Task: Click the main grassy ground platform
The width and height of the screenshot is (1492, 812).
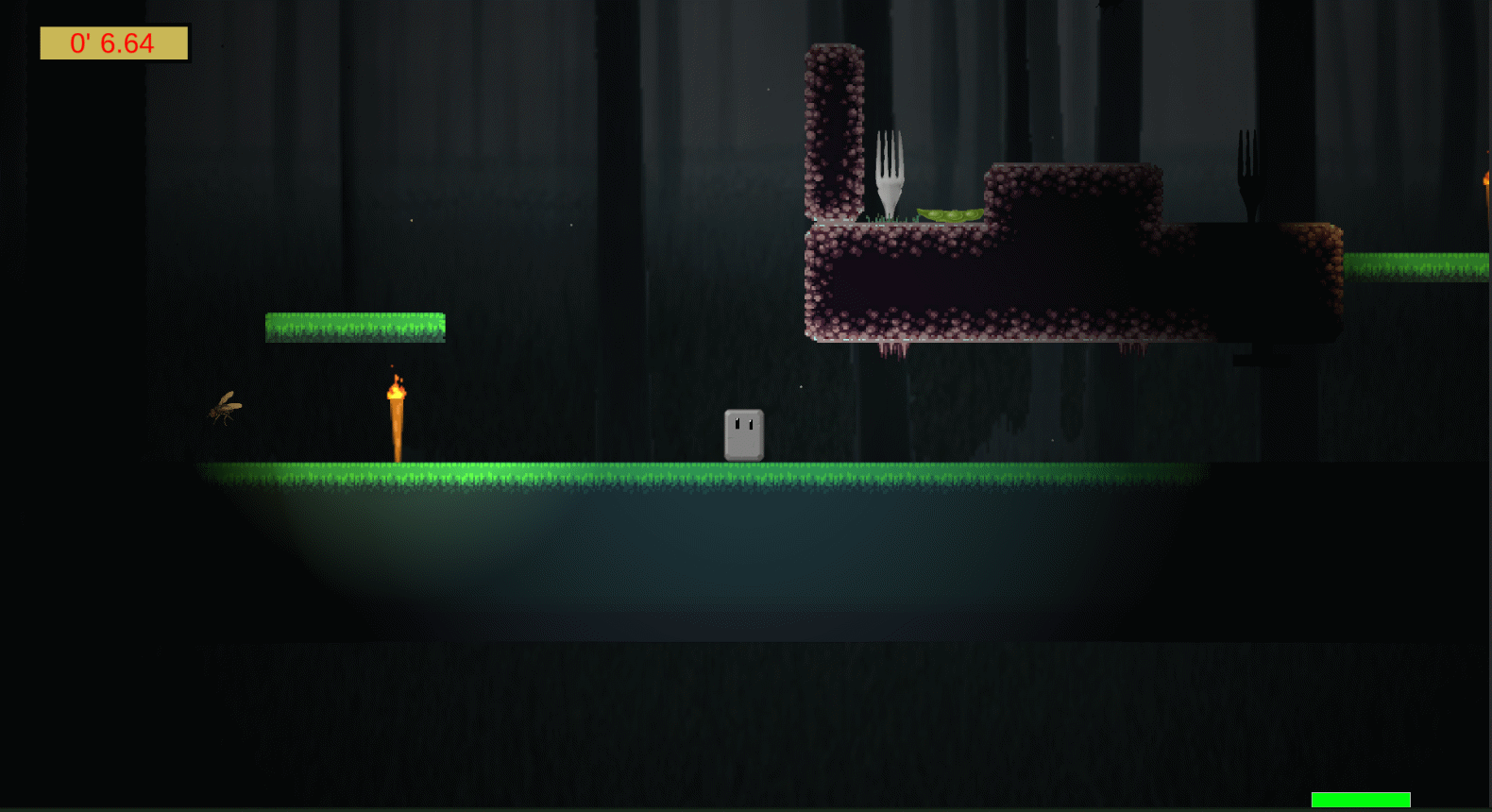Action: coord(661,477)
